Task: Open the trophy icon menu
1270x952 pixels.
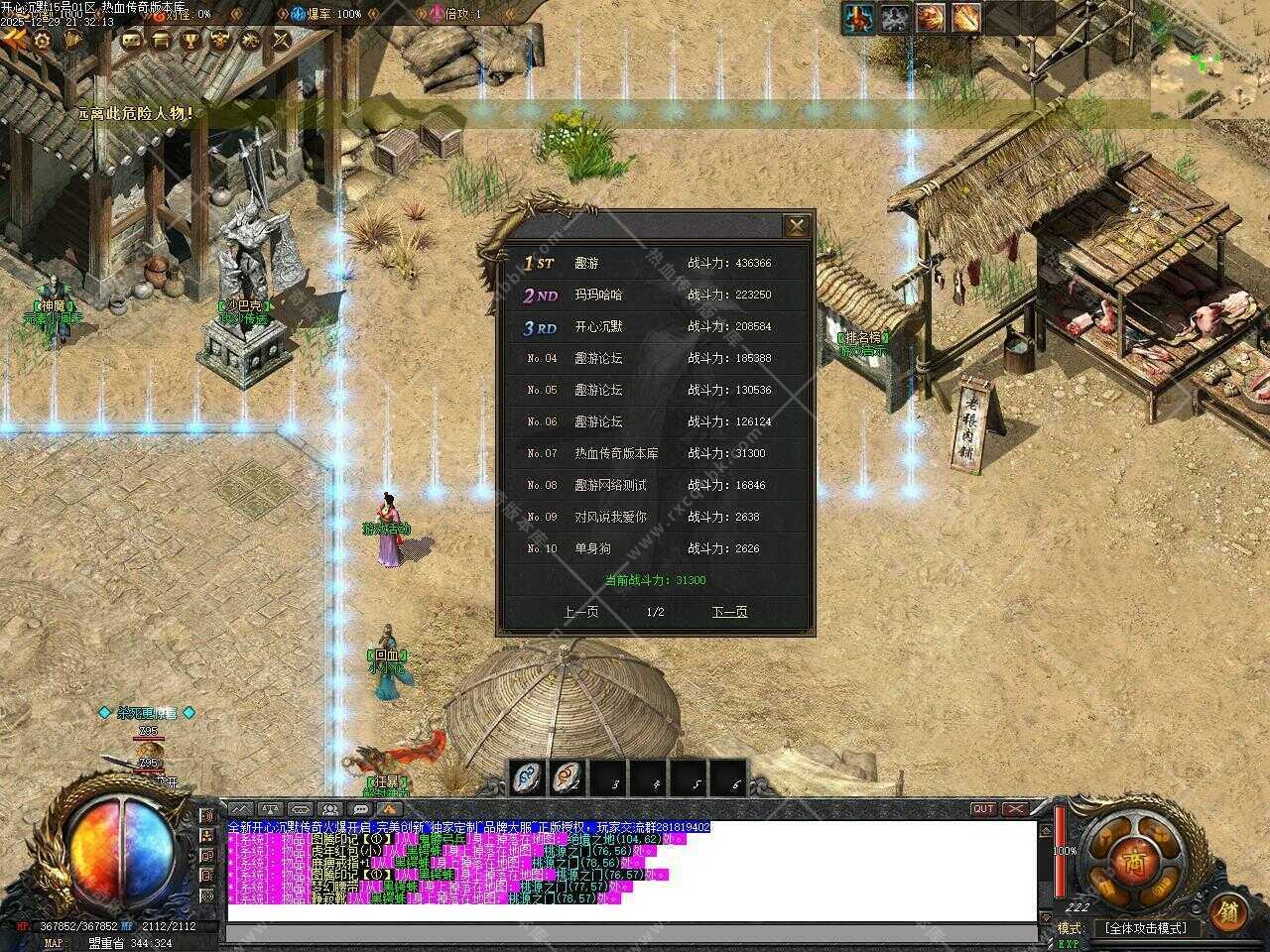Action: 190,40
